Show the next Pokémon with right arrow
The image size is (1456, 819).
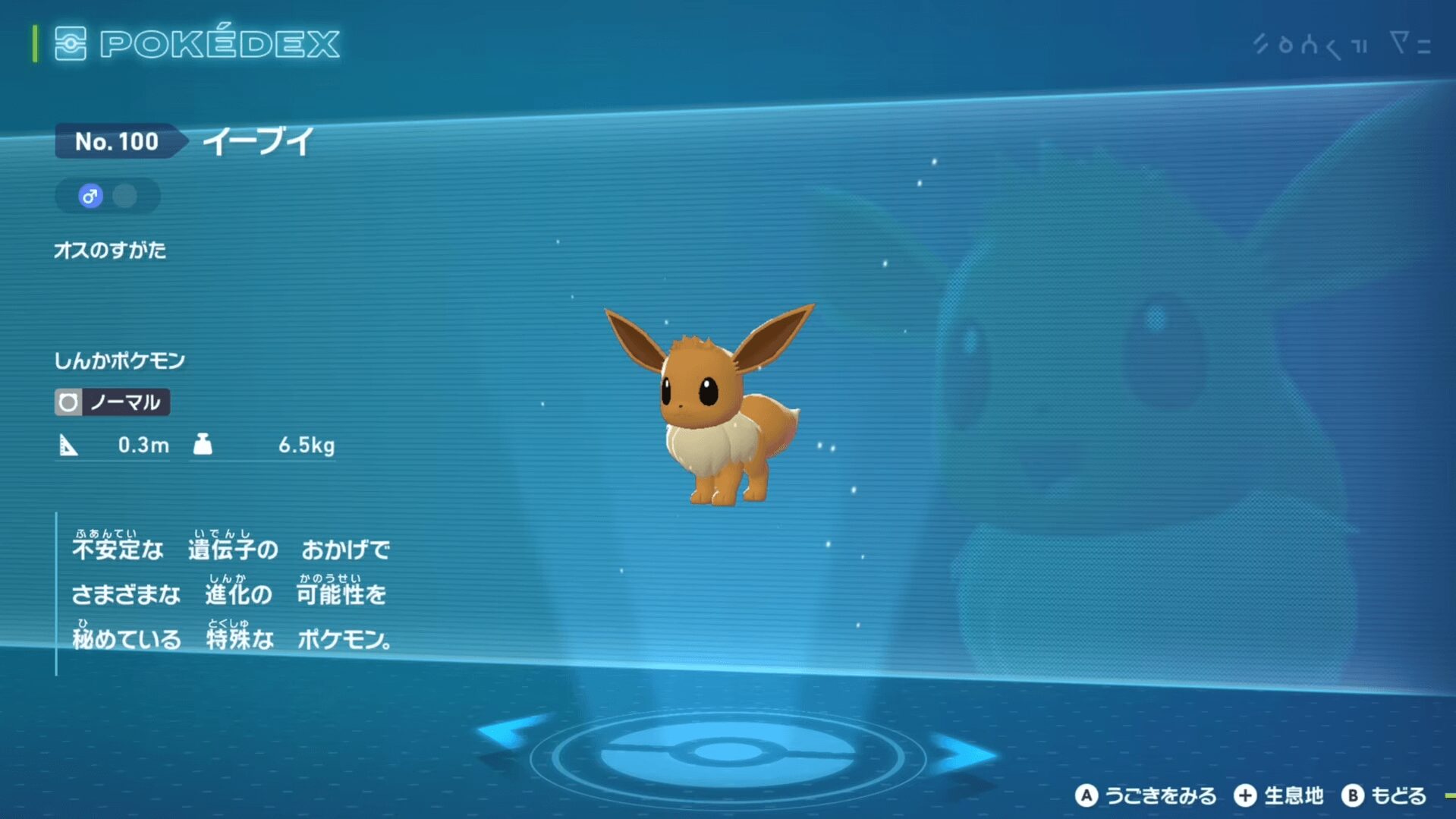point(964,753)
